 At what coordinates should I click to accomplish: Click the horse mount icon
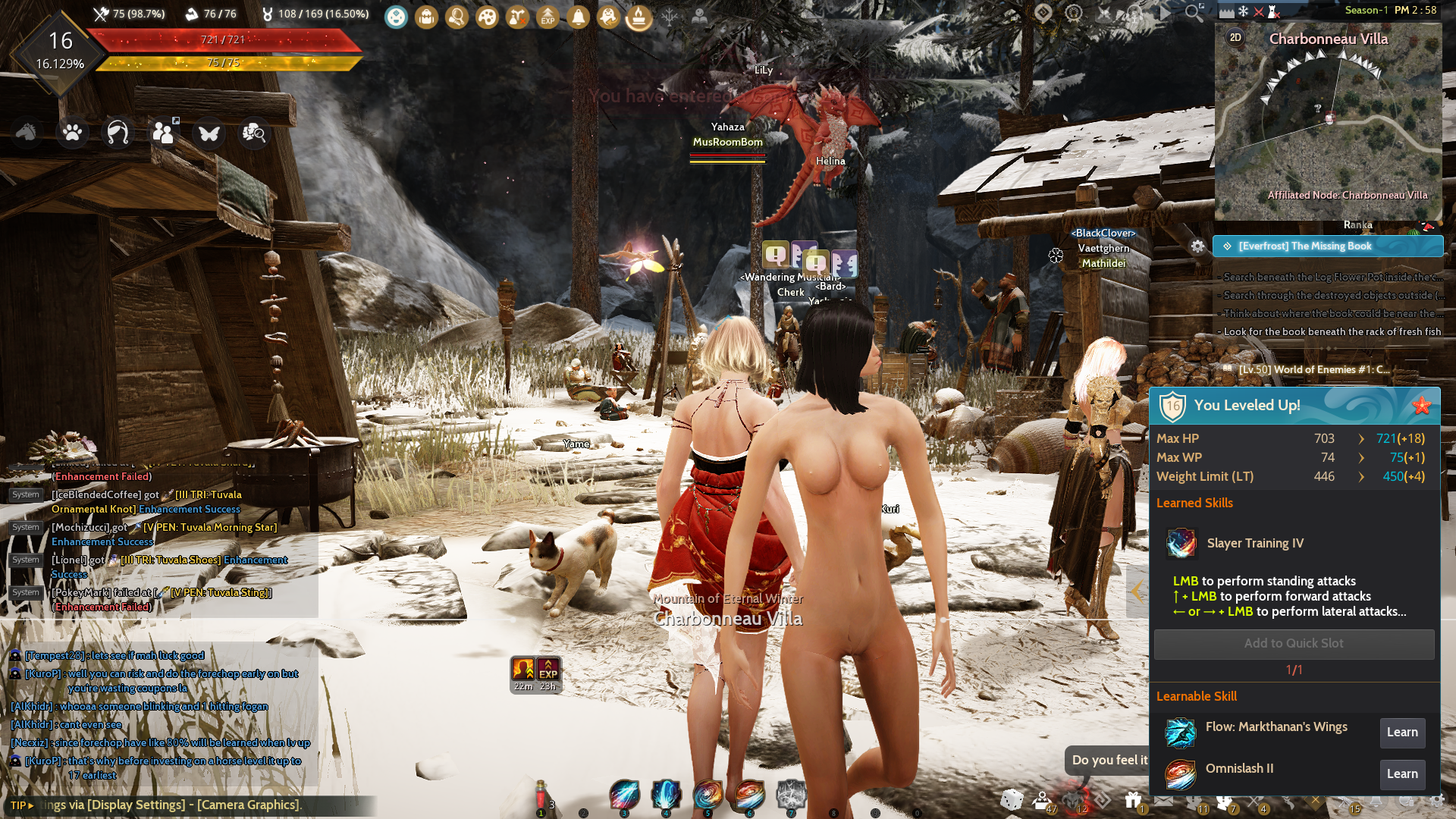coord(27,133)
